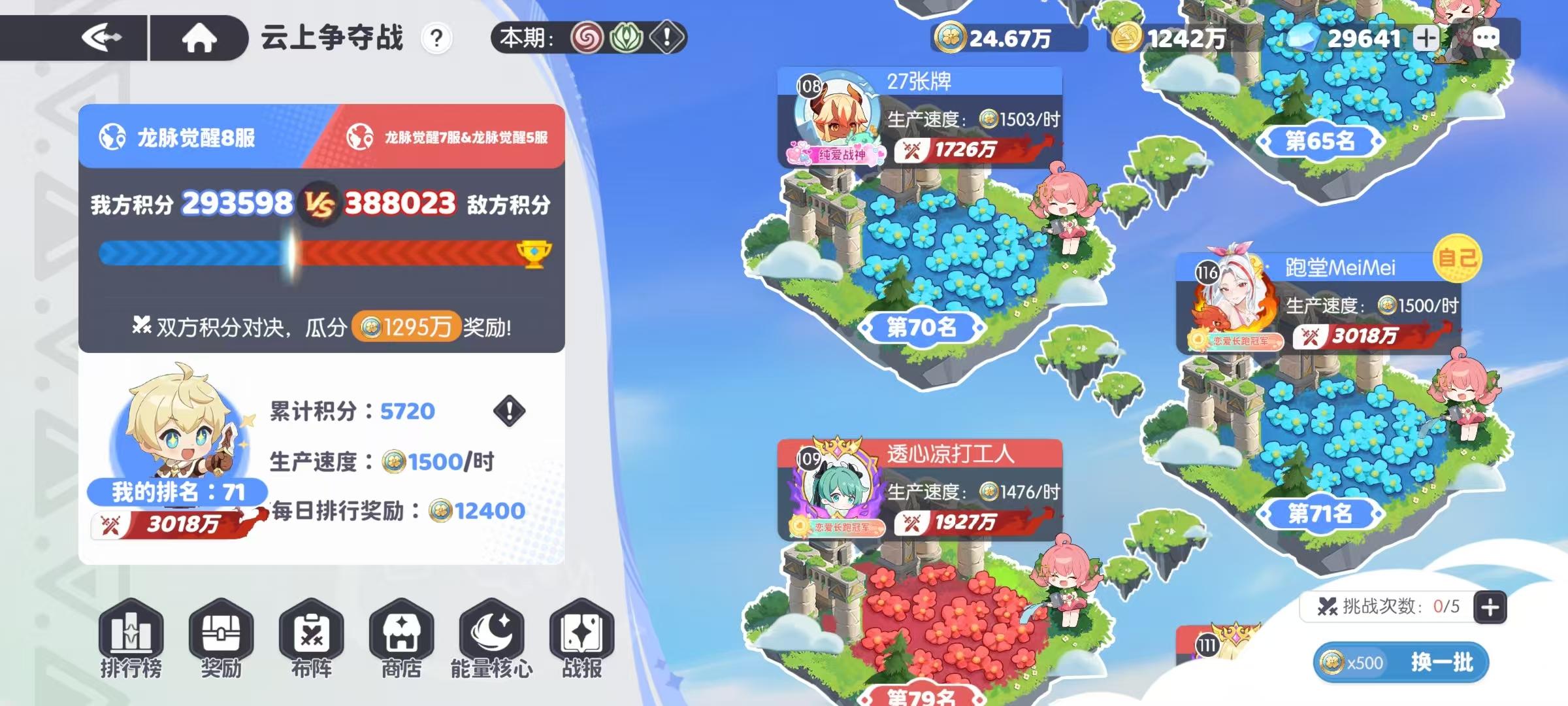Image resolution: width=1568 pixels, height=706 pixels.
Task: Click the home icon in the top bar
Action: pos(200,36)
